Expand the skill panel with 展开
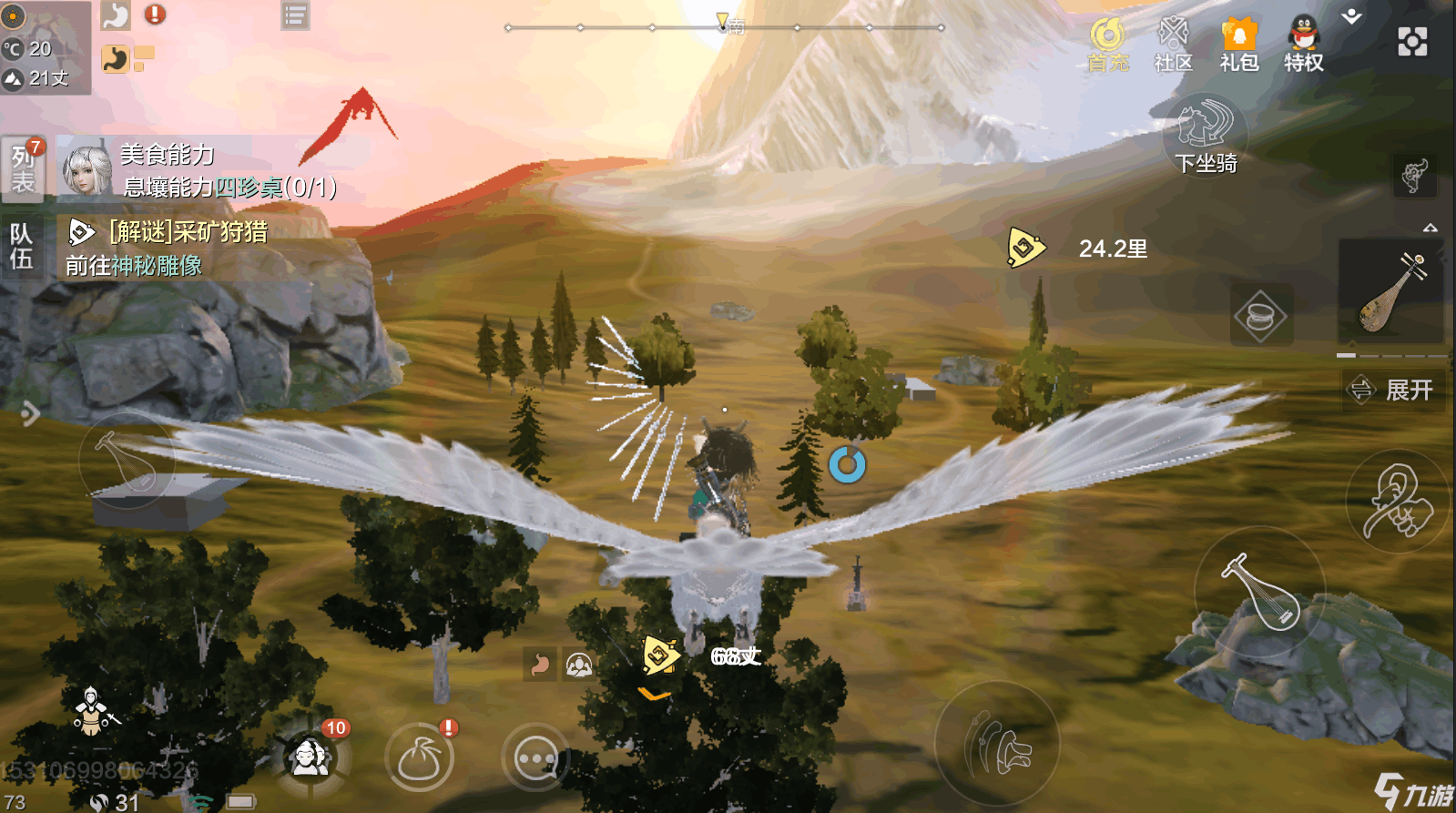This screenshot has width=1456, height=813. point(1394,391)
